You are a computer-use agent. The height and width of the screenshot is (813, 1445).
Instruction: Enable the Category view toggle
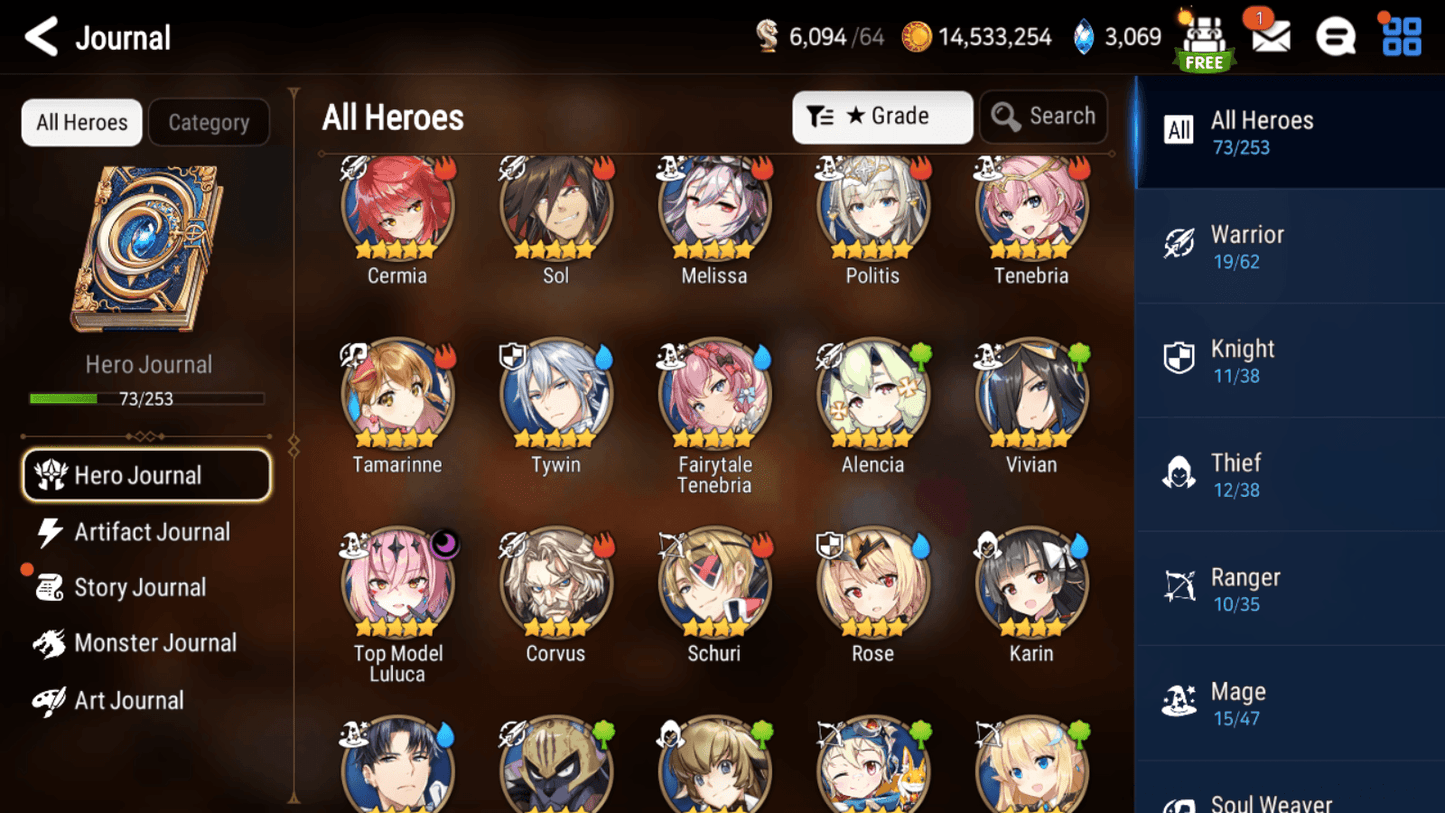[x=209, y=122]
